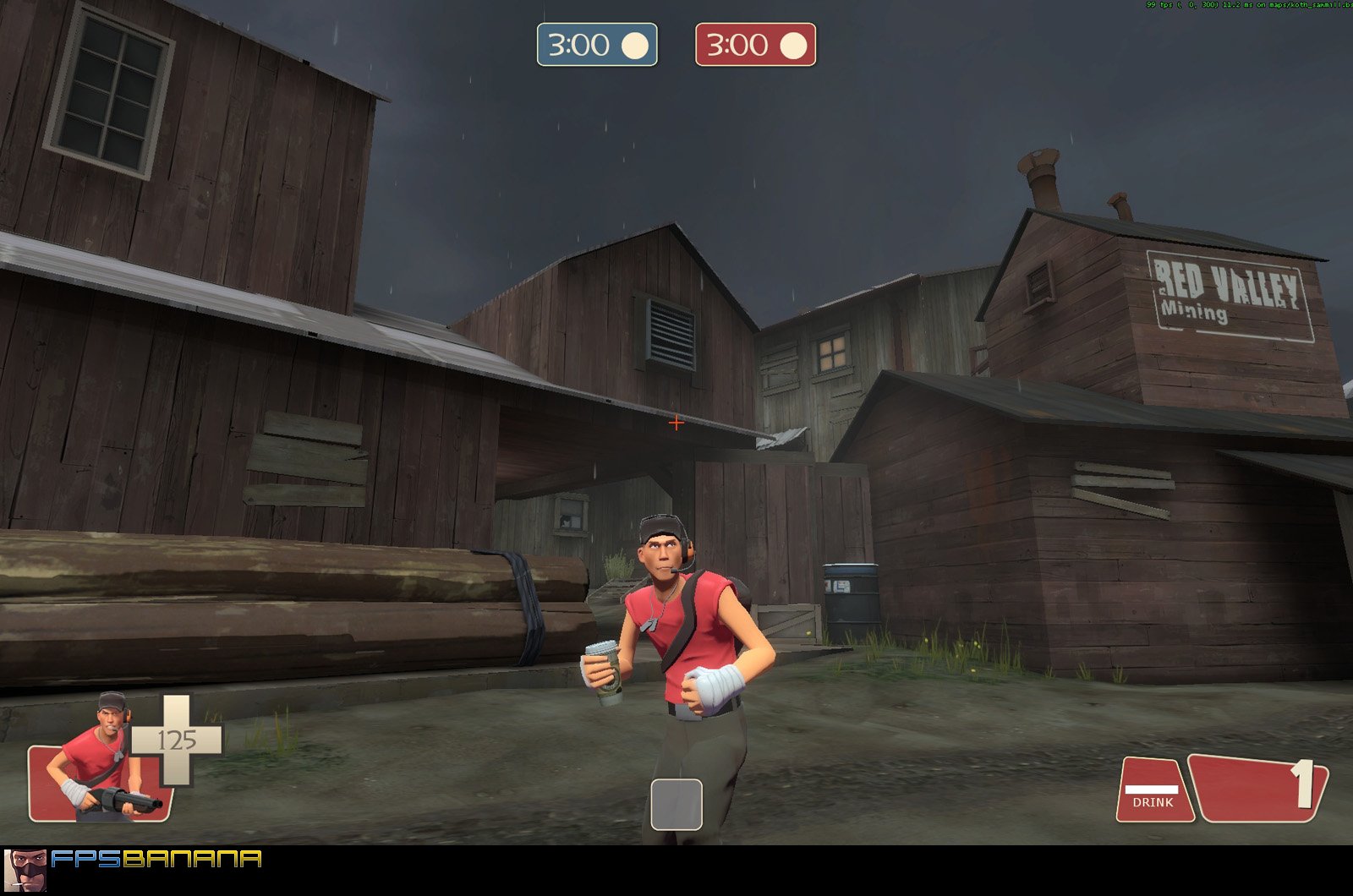Select the Red Valley Mining sign
This screenshot has height=896, width=1353.
click(1230, 292)
